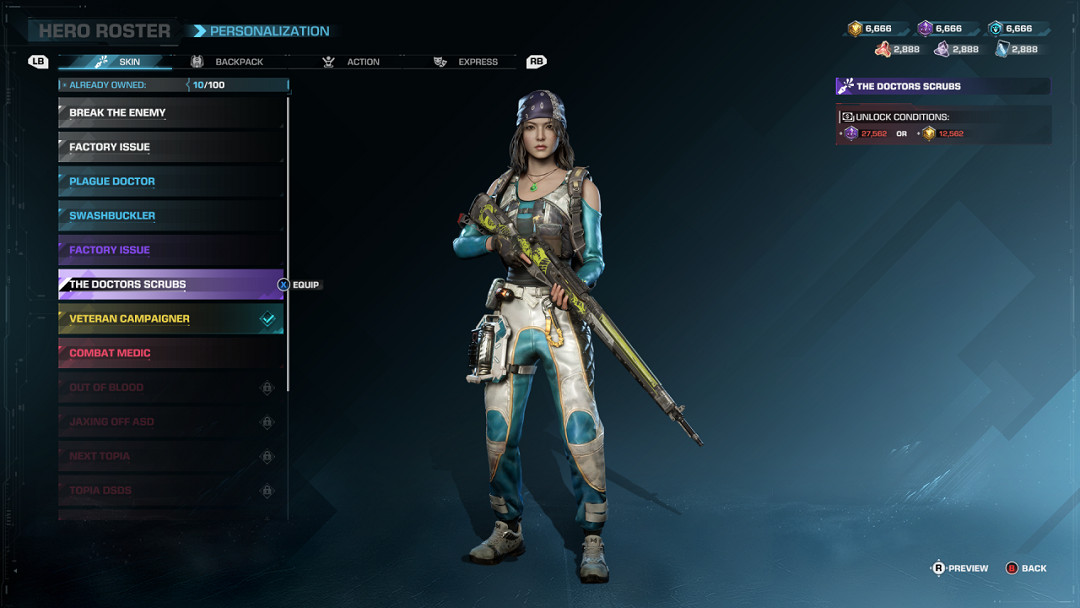Select the white Factory Issue skin

(171, 147)
